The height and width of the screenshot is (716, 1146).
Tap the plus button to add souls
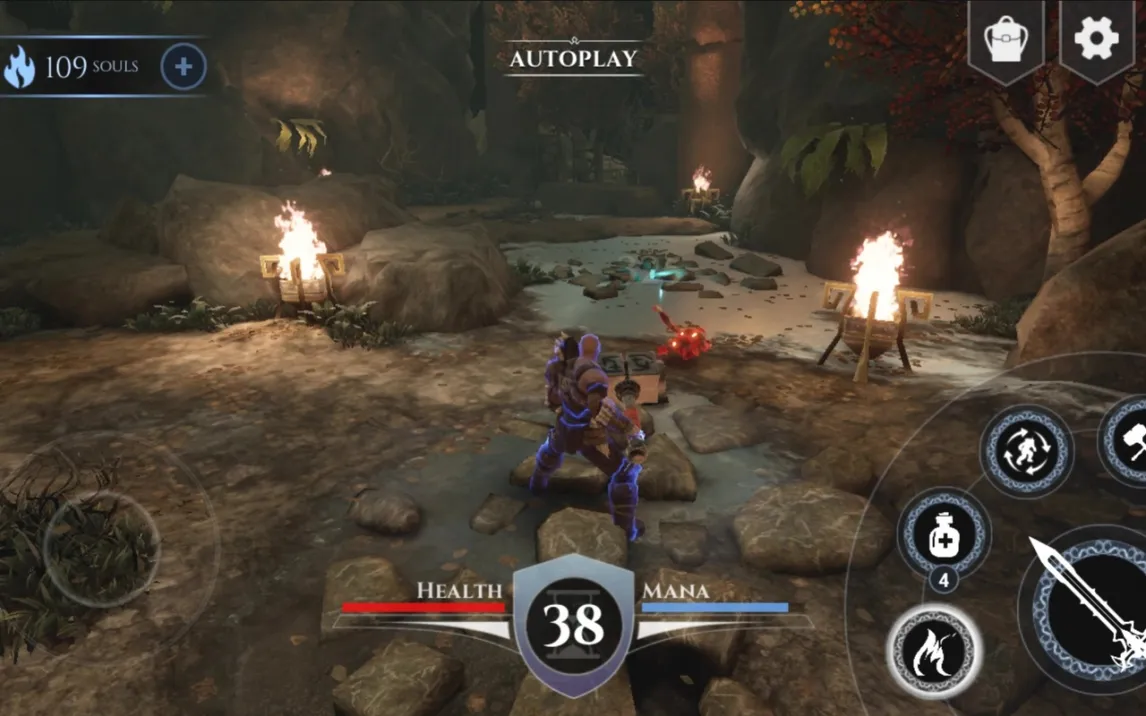click(183, 68)
